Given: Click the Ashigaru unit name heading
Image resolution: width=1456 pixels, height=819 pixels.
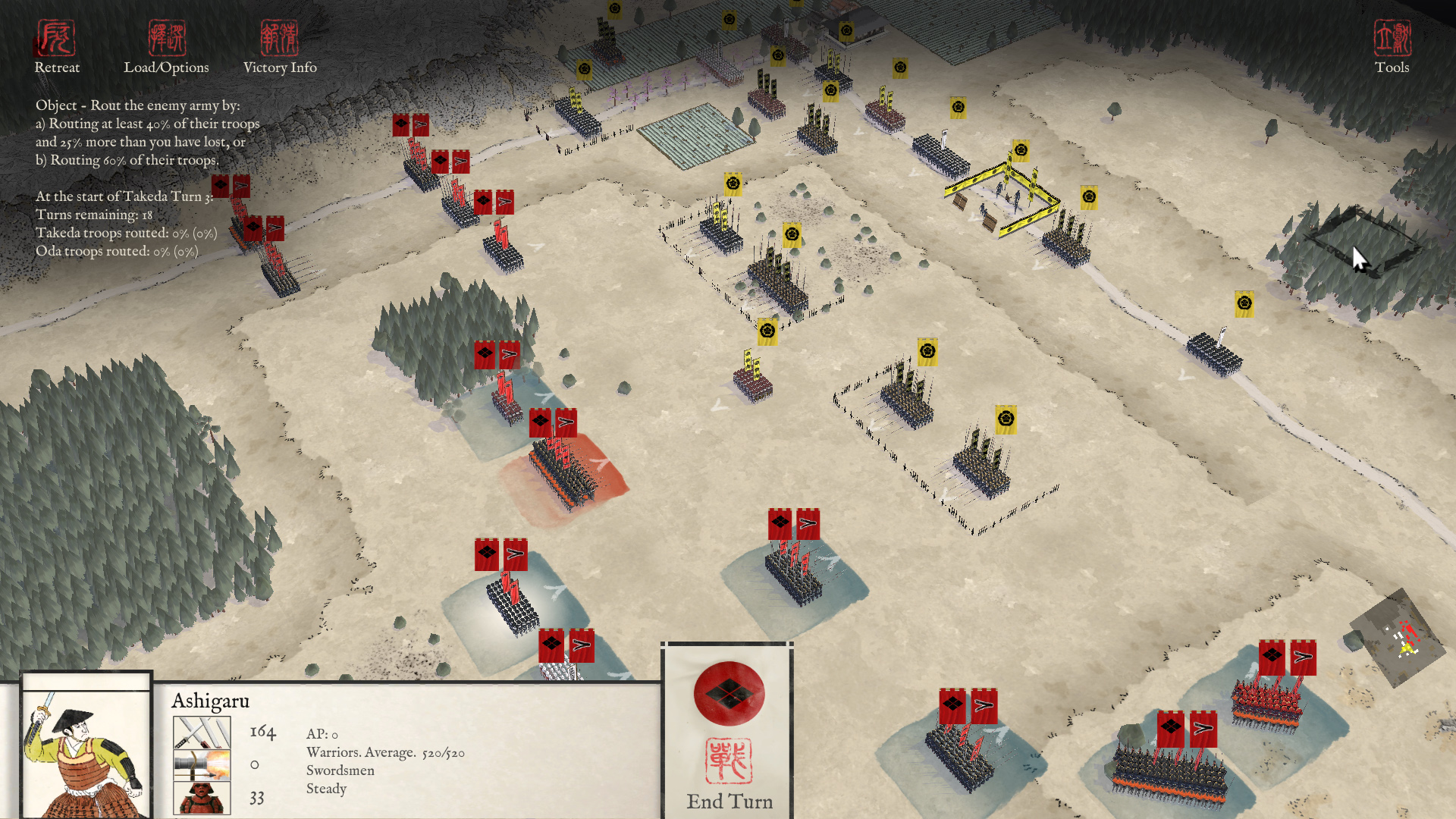Looking at the screenshot, I should (x=210, y=701).
